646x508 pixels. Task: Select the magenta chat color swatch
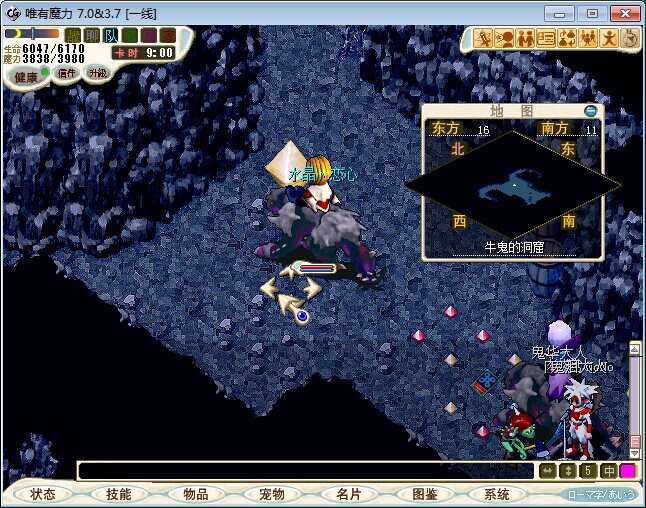click(627, 471)
